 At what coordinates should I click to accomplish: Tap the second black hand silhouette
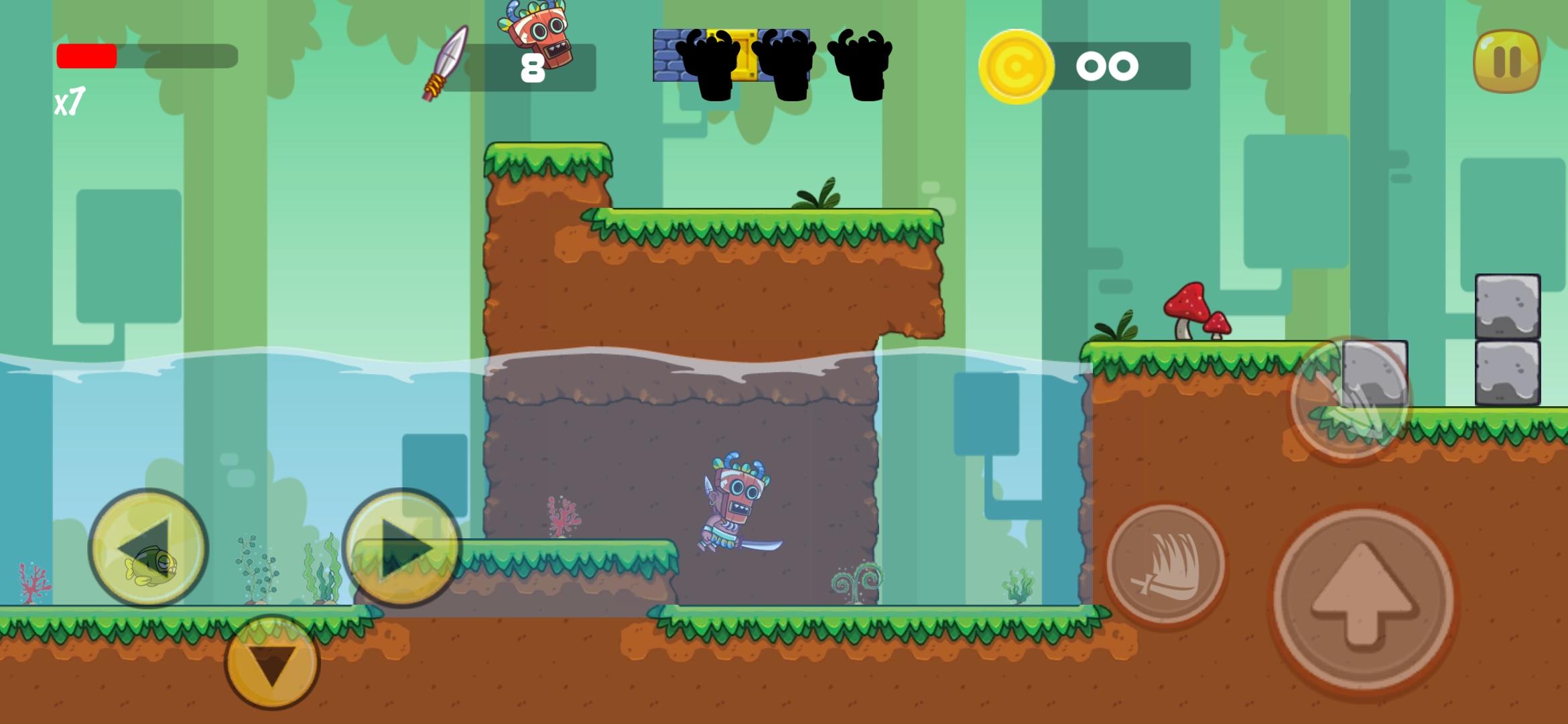(787, 64)
